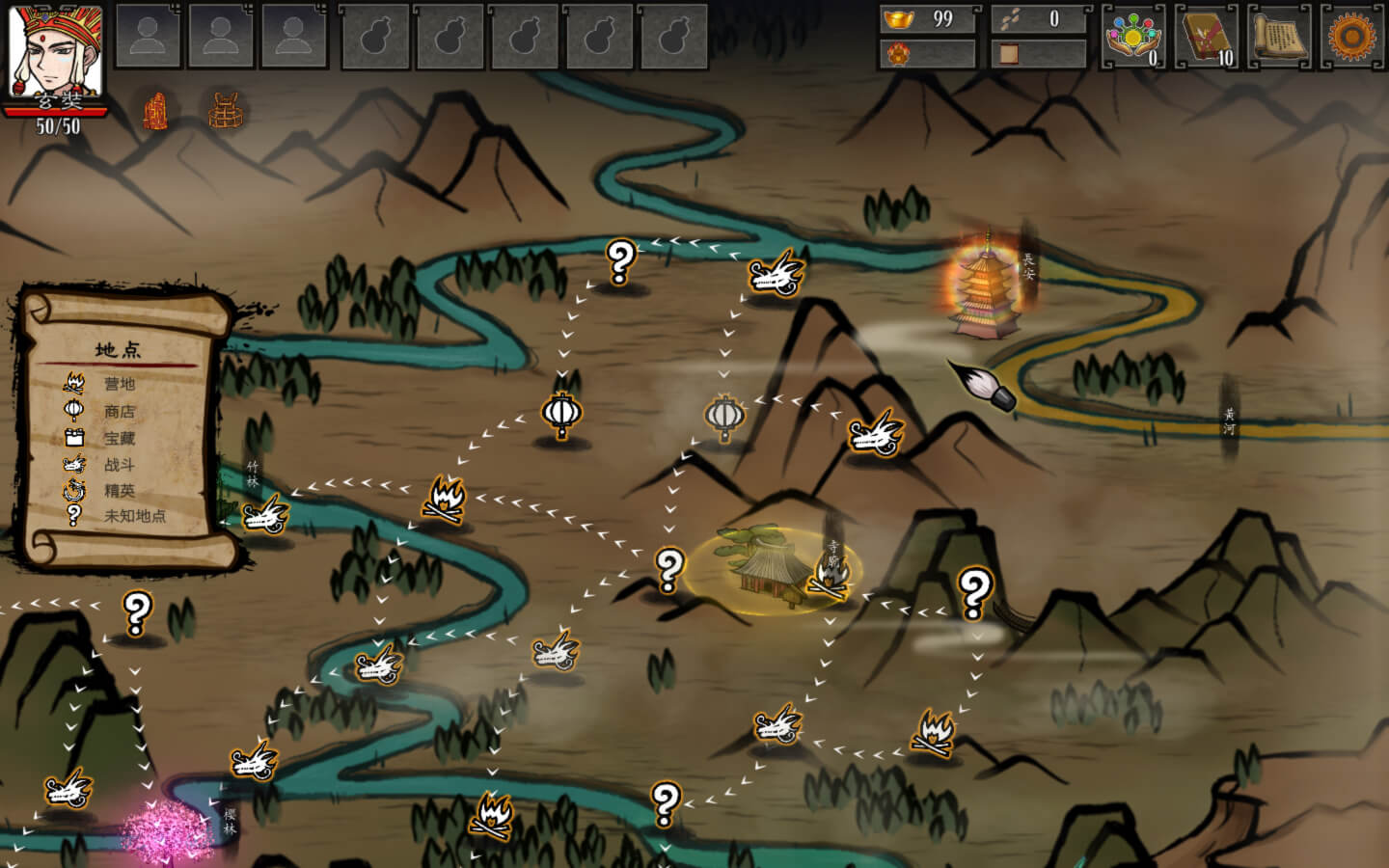Image resolution: width=1389 pixels, height=868 pixels.
Task: View the card deck book
Action: coord(1206,37)
